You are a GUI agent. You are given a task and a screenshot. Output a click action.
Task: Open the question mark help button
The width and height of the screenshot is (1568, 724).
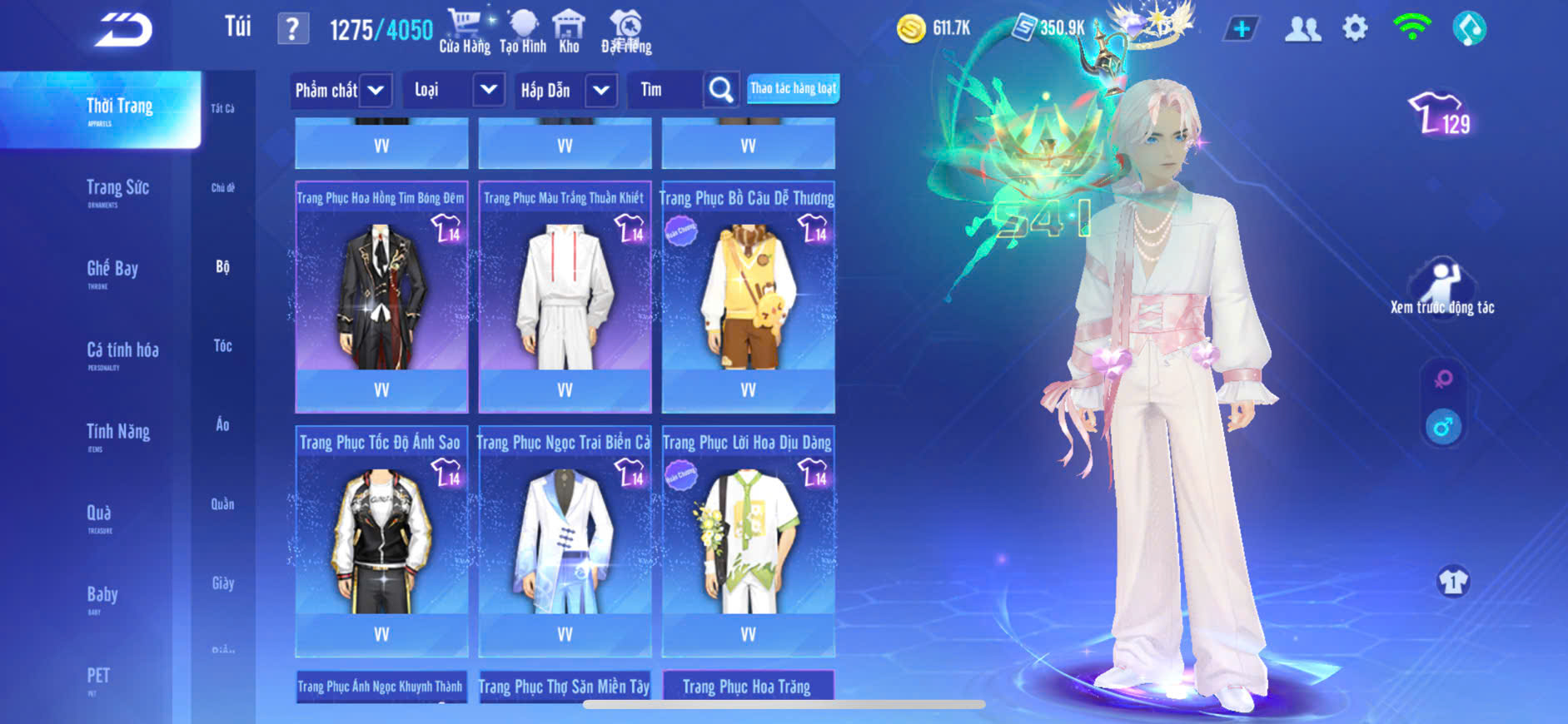pyautogui.click(x=292, y=30)
